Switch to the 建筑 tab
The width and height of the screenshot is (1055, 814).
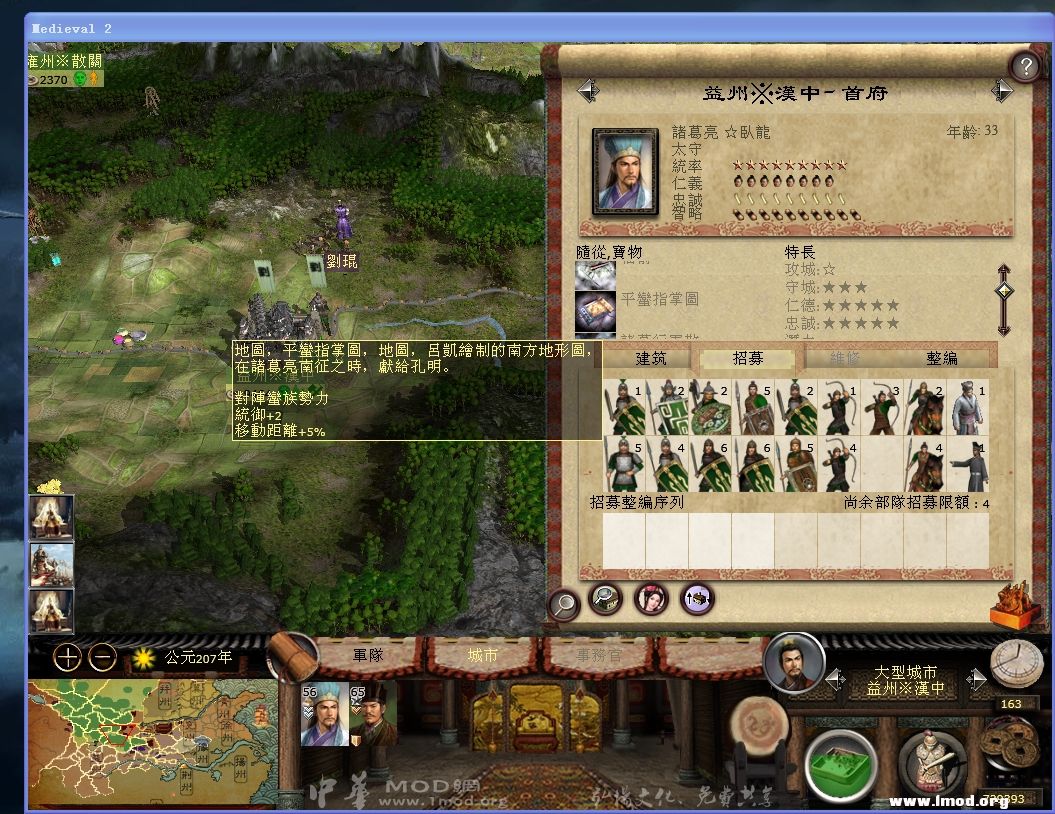(650, 358)
